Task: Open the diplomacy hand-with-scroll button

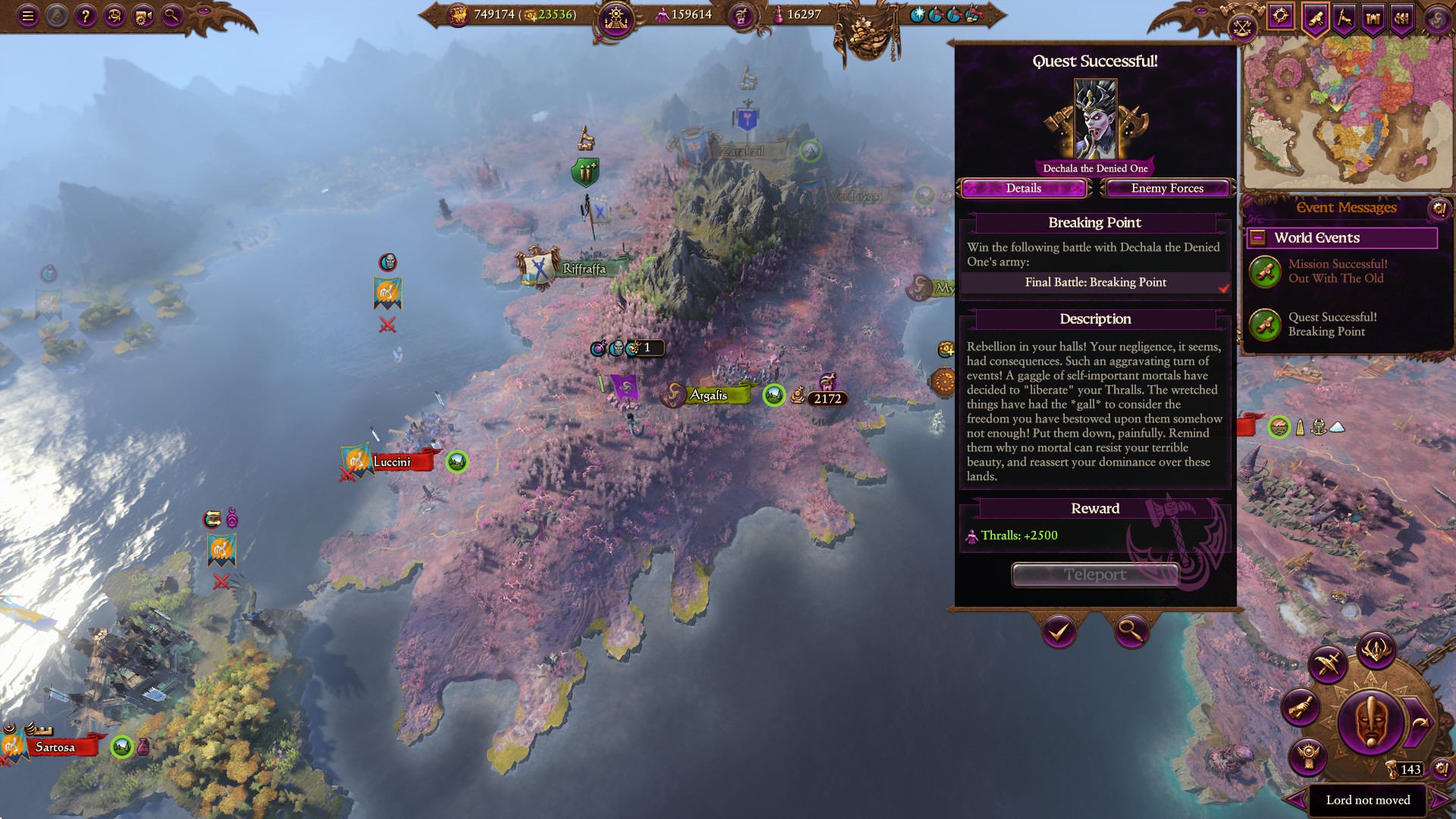Action: tap(1300, 708)
